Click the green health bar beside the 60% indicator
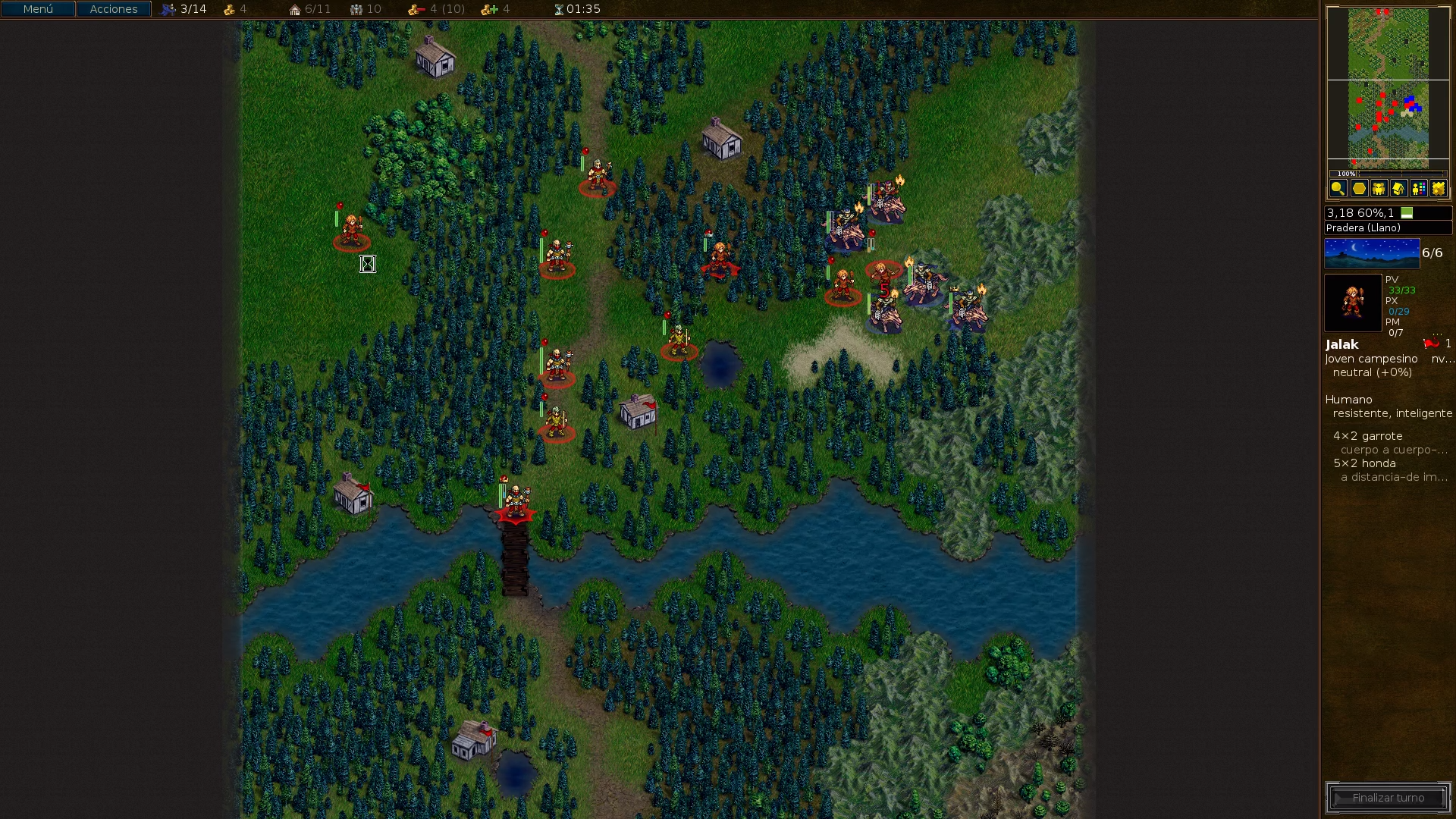This screenshot has width=1456, height=819. click(1408, 213)
